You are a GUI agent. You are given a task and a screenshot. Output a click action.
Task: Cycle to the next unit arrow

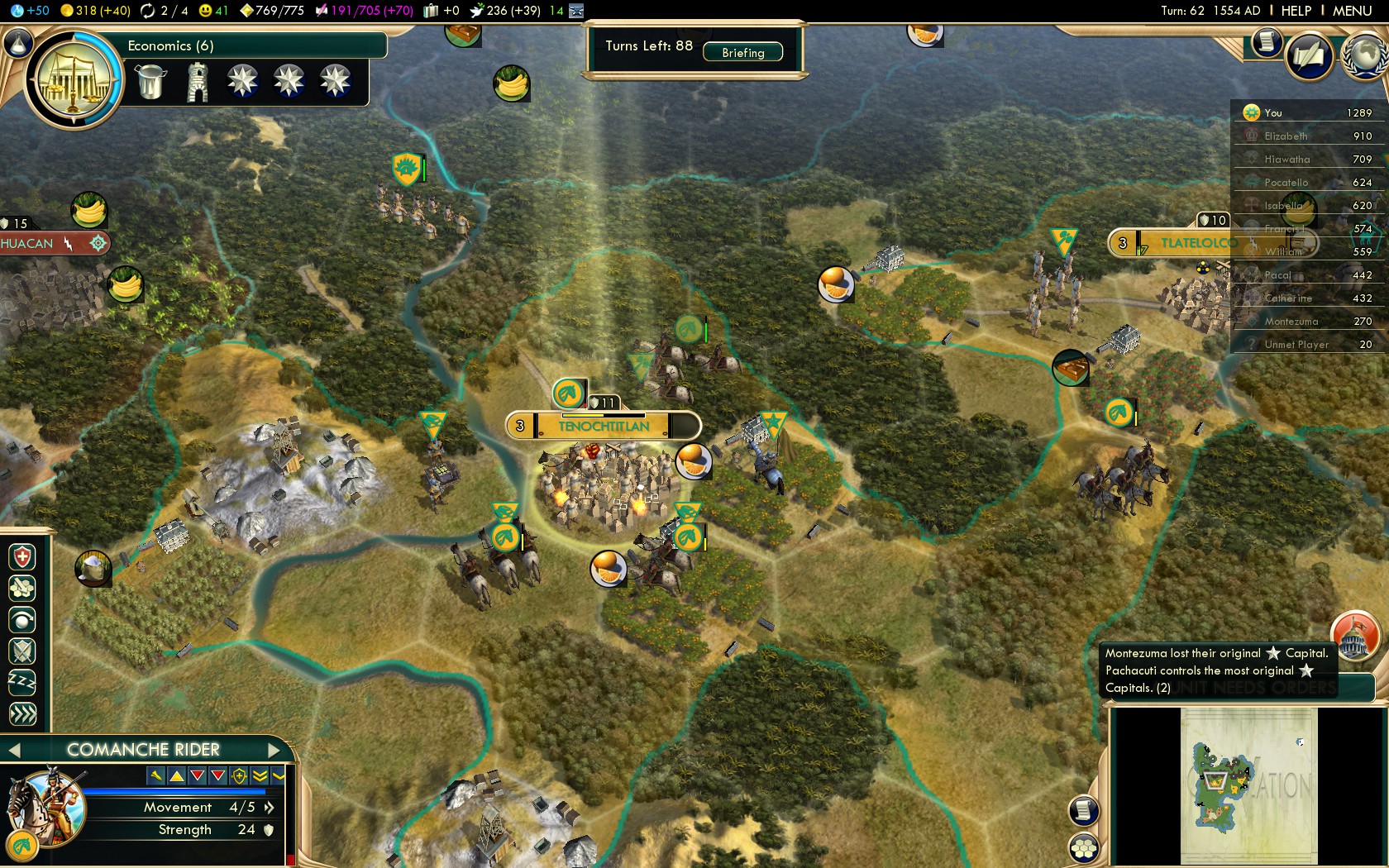tap(274, 750)
